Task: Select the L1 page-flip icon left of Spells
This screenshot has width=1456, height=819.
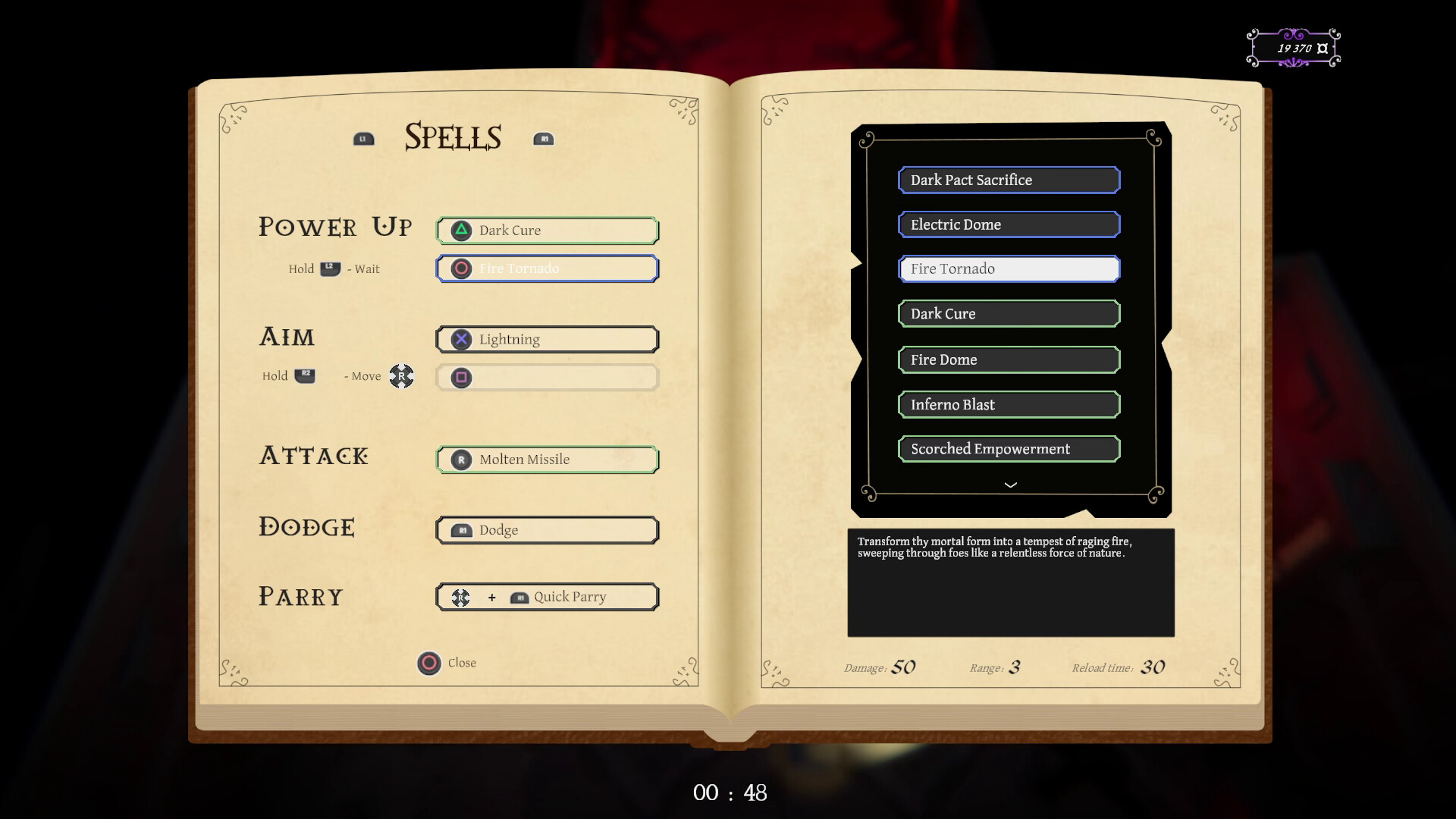Action: coord(364,138)
